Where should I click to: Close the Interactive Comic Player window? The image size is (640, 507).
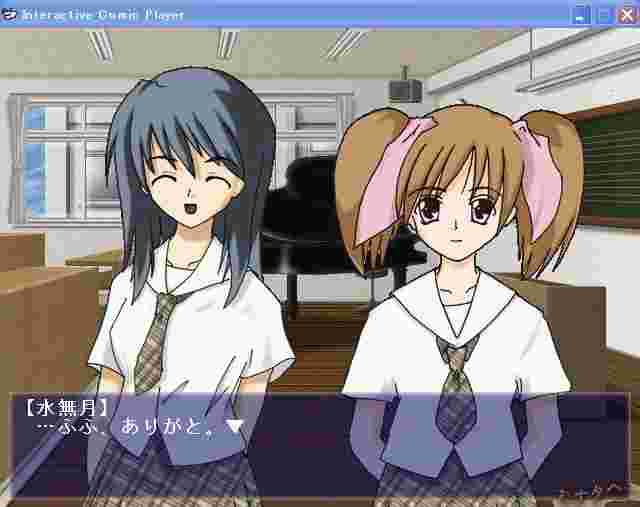point(626,15)
